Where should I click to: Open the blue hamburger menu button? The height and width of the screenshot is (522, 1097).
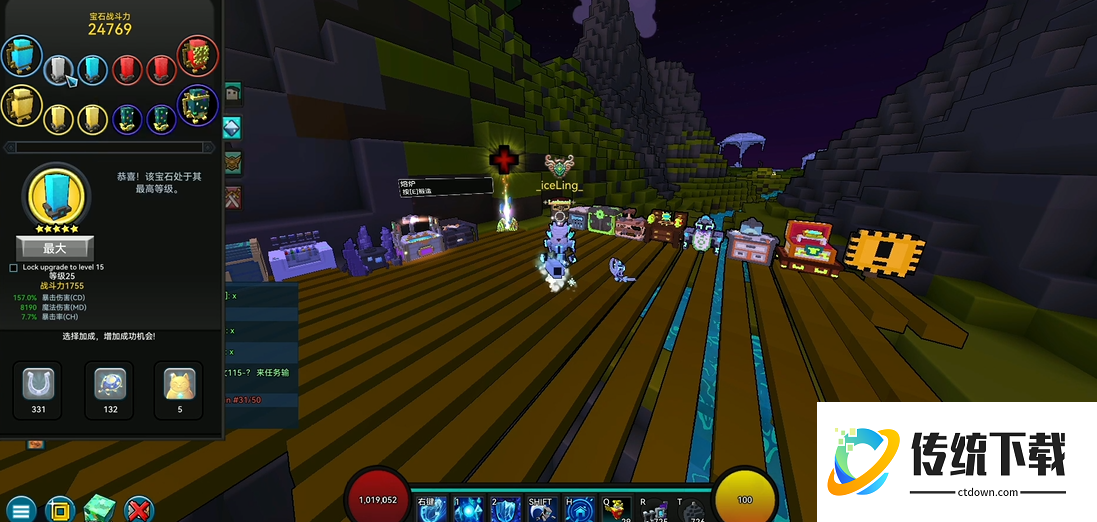click(21, 510)
